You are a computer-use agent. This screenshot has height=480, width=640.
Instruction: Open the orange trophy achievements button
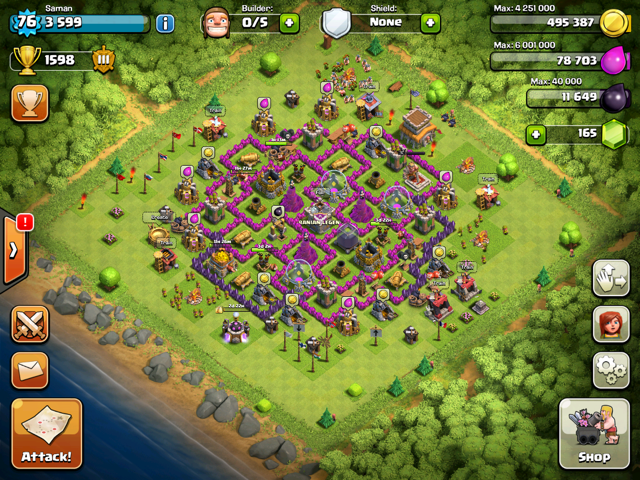tap(29, 103)
